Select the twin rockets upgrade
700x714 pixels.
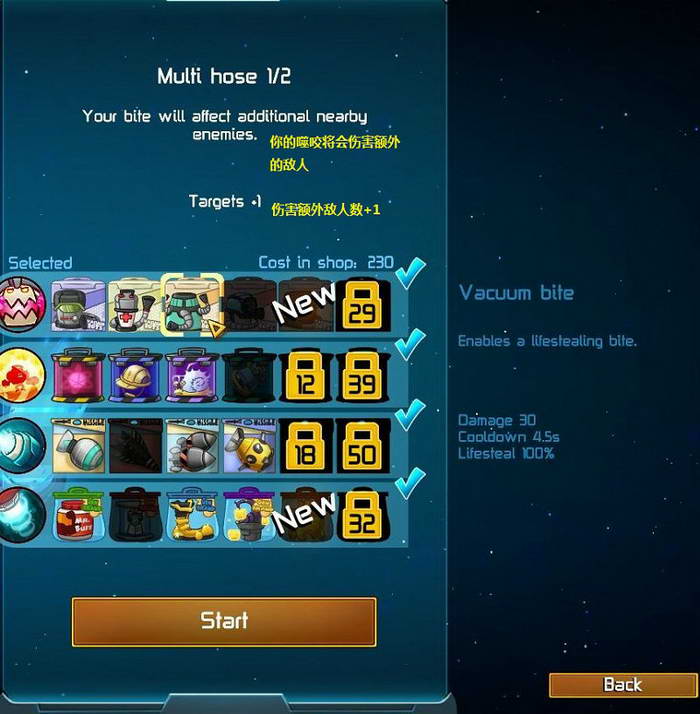point(192,445)
